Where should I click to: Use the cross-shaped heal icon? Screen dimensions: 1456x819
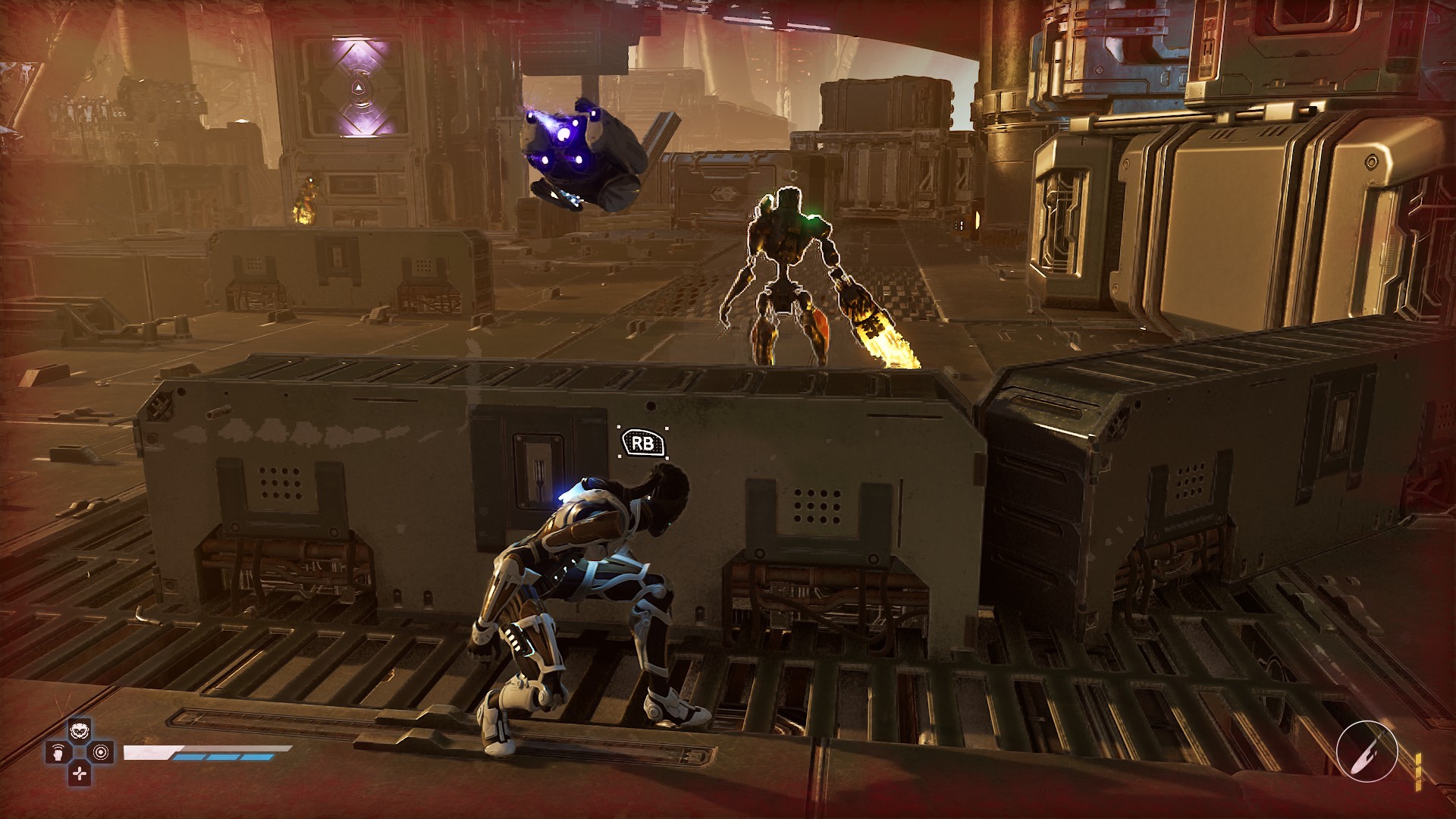tap(80, 773)
